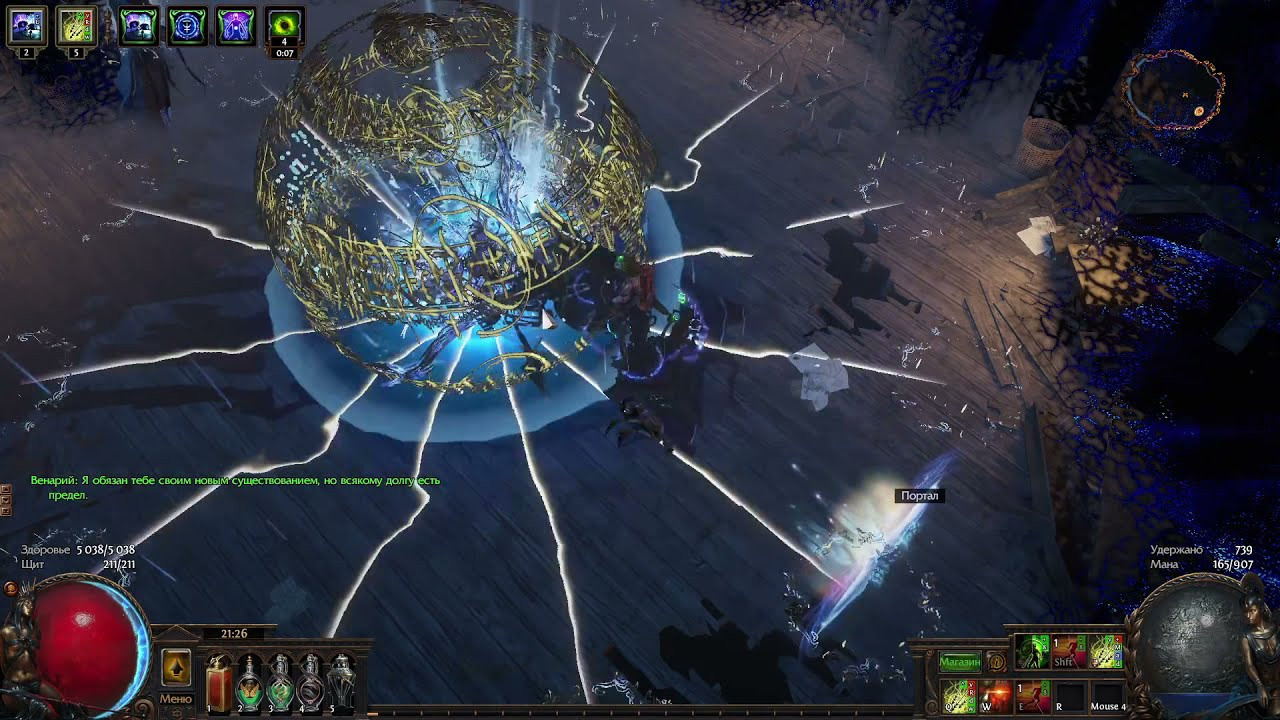This screenshot has width=1280, height=720.
Task: Click the info icon beside the Магазин button
Action: point(996,662)
